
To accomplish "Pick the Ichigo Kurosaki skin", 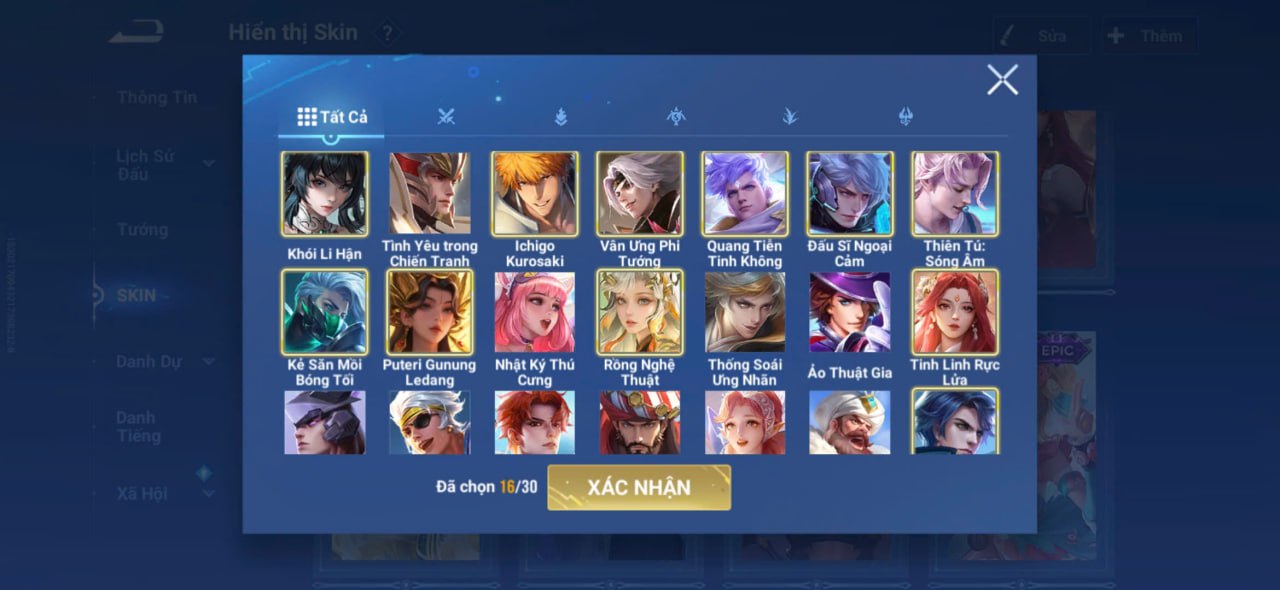I will 535,194.
